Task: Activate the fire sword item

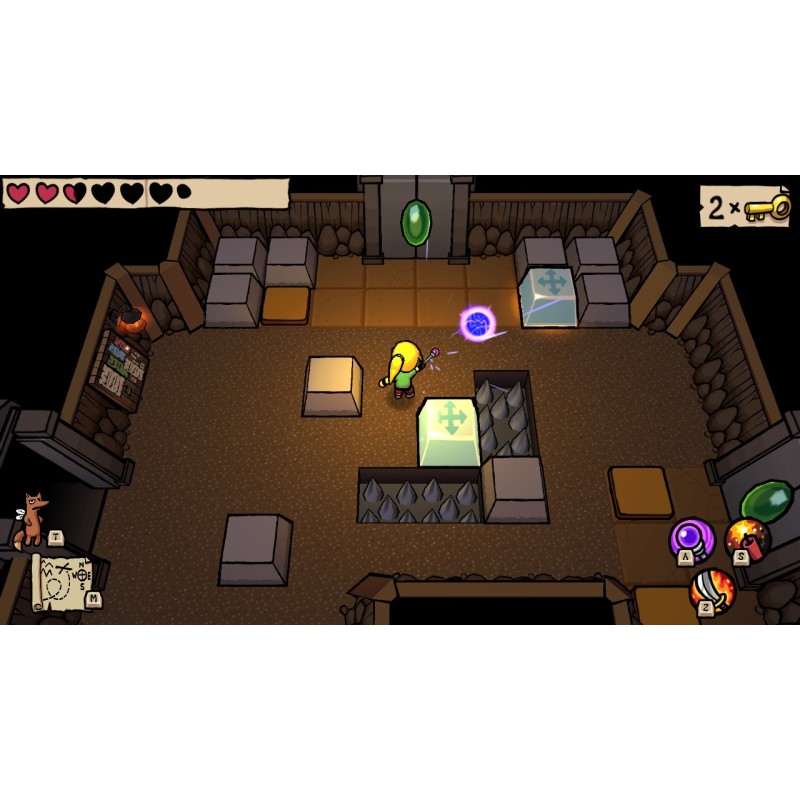Action: tap(712, 589)
